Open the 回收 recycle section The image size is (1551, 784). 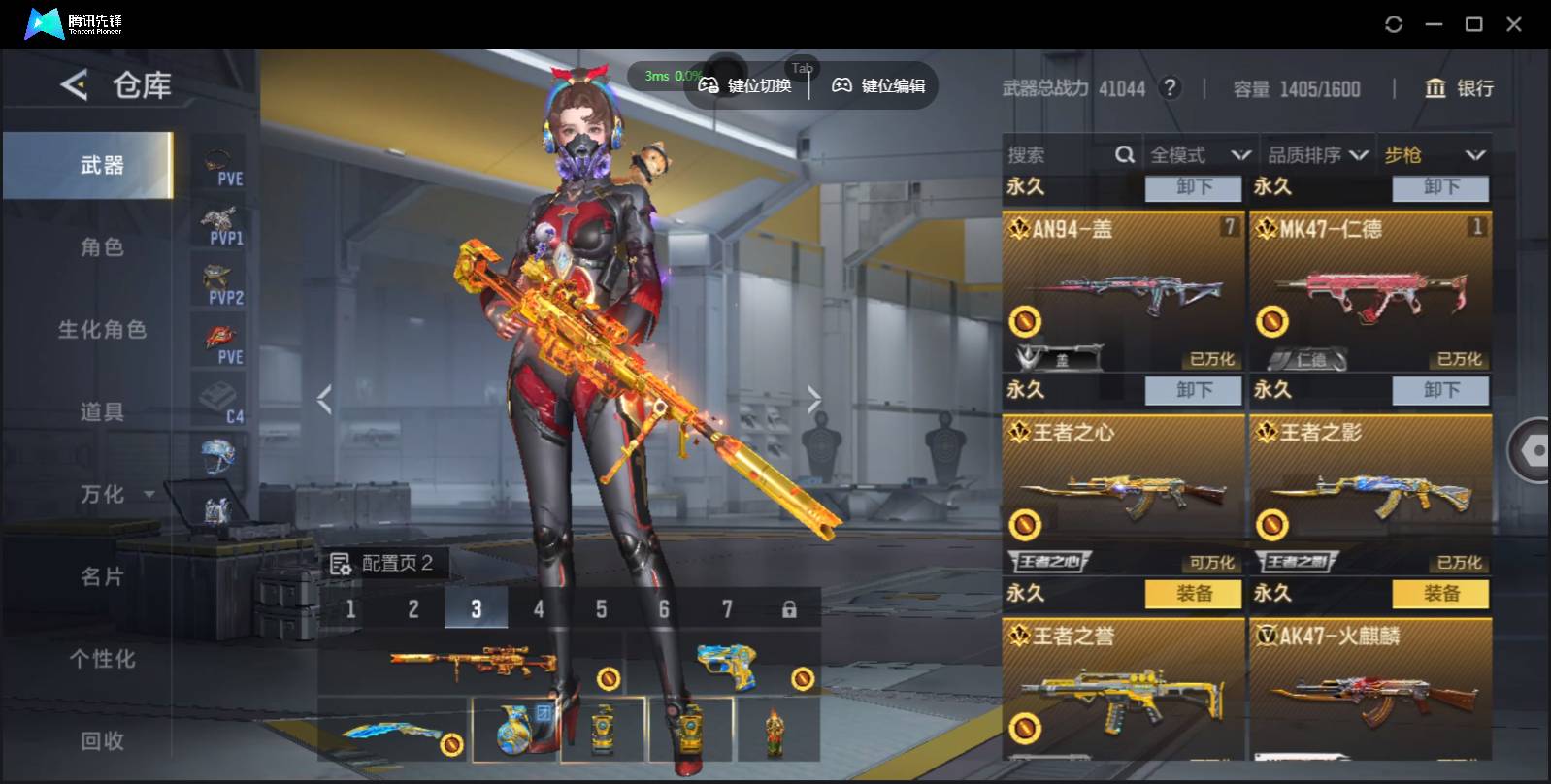[x=101, y=741]
